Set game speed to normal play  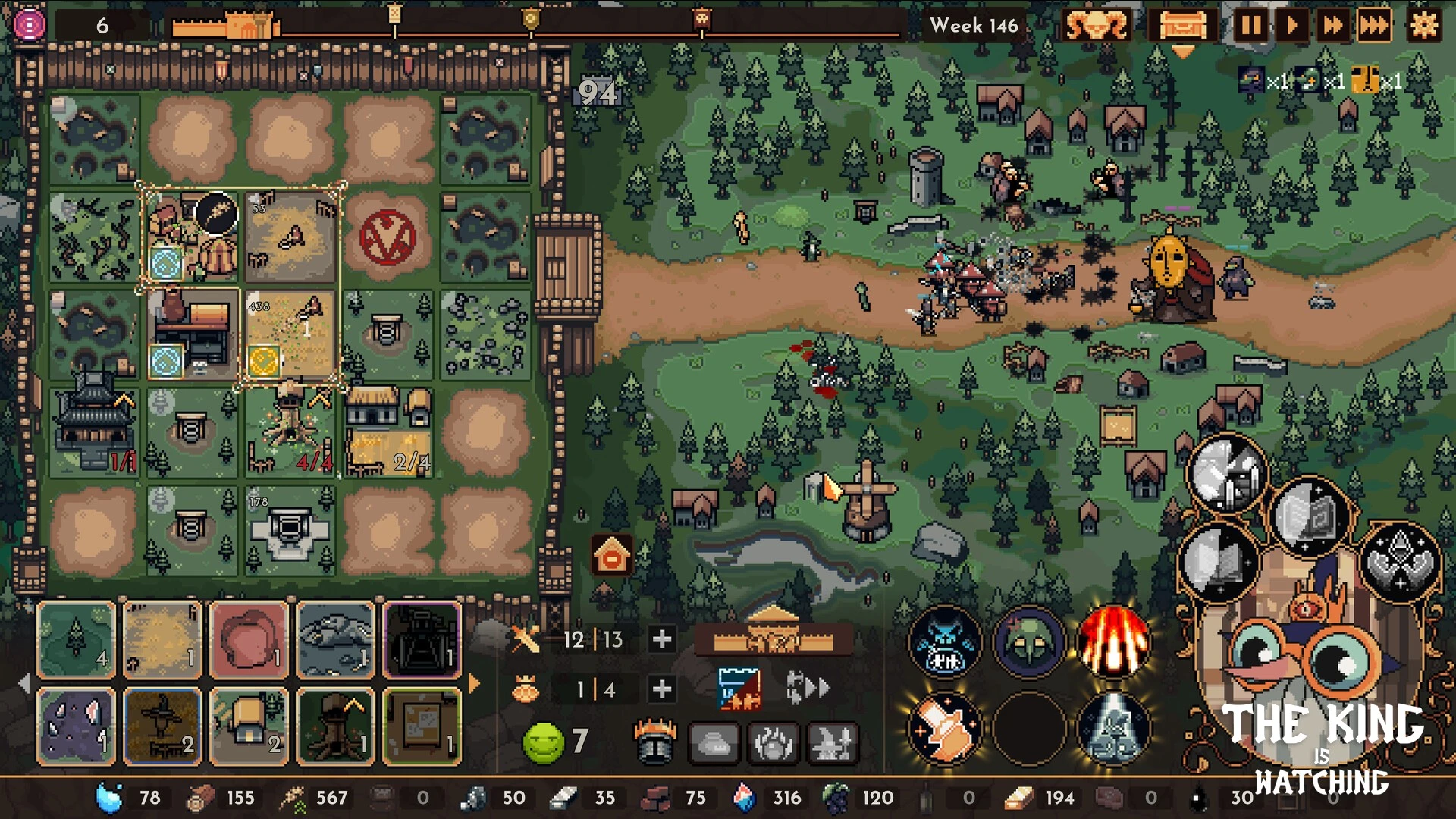[x=1291, y=26]
